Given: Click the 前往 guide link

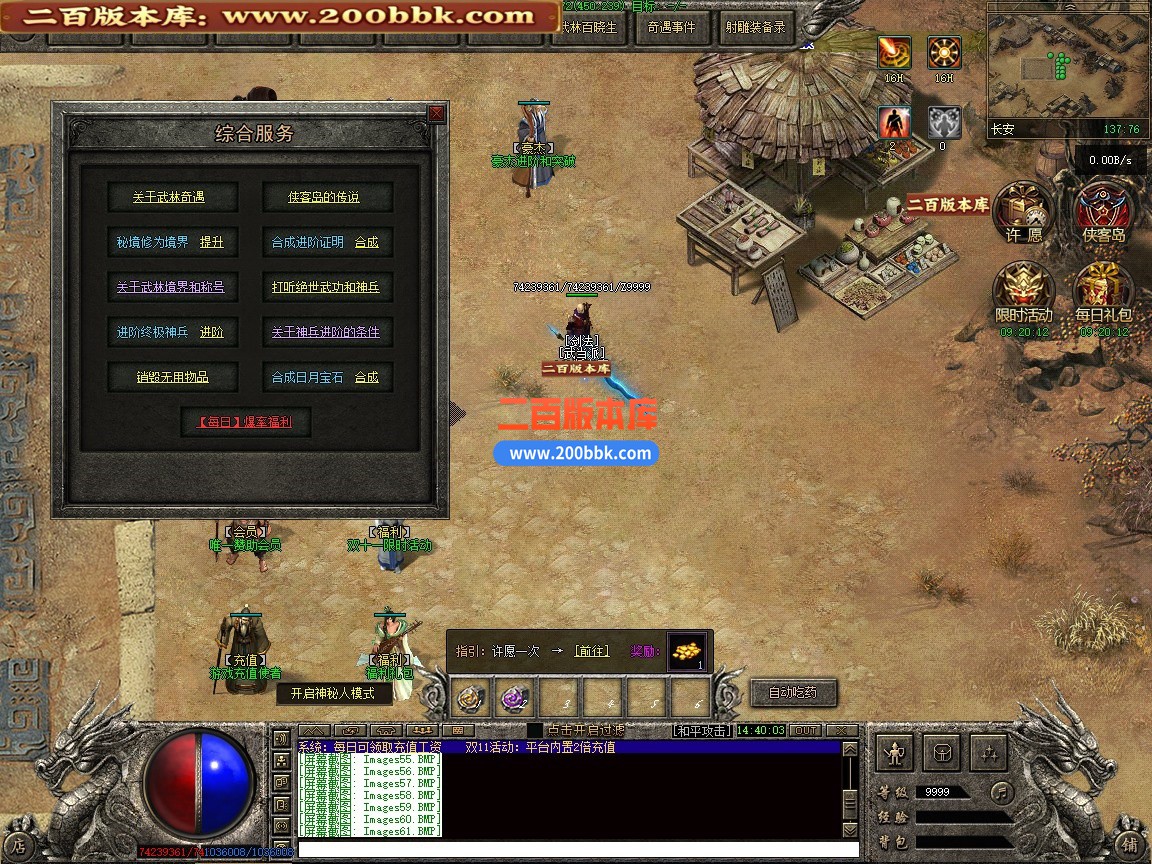Looking at the screenshot, I should pos(592,651).
